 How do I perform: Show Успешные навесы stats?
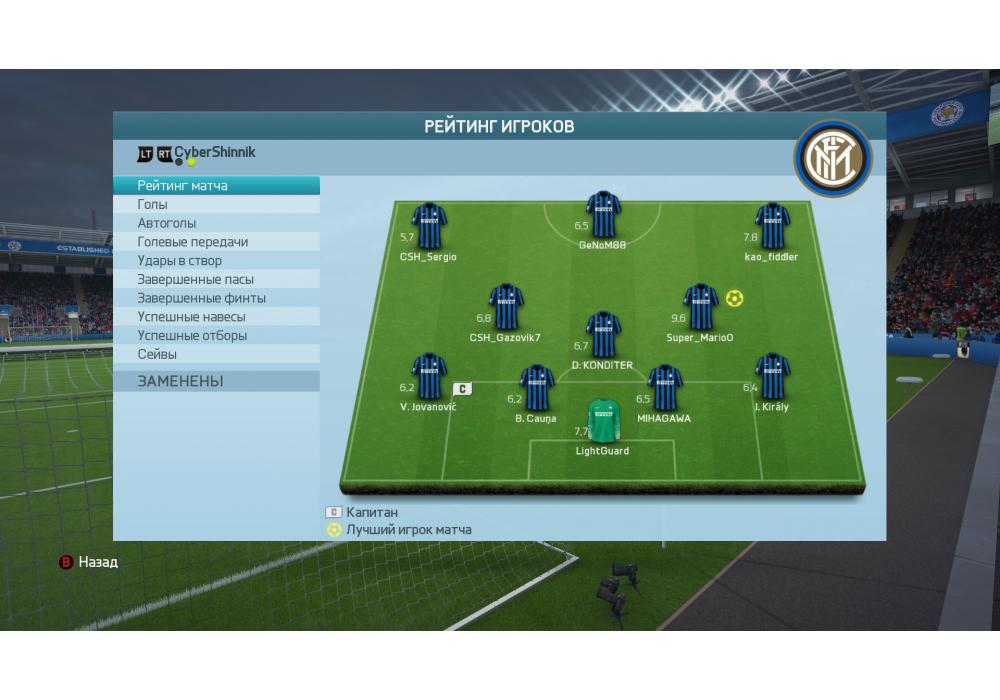[x=216, y=317]
